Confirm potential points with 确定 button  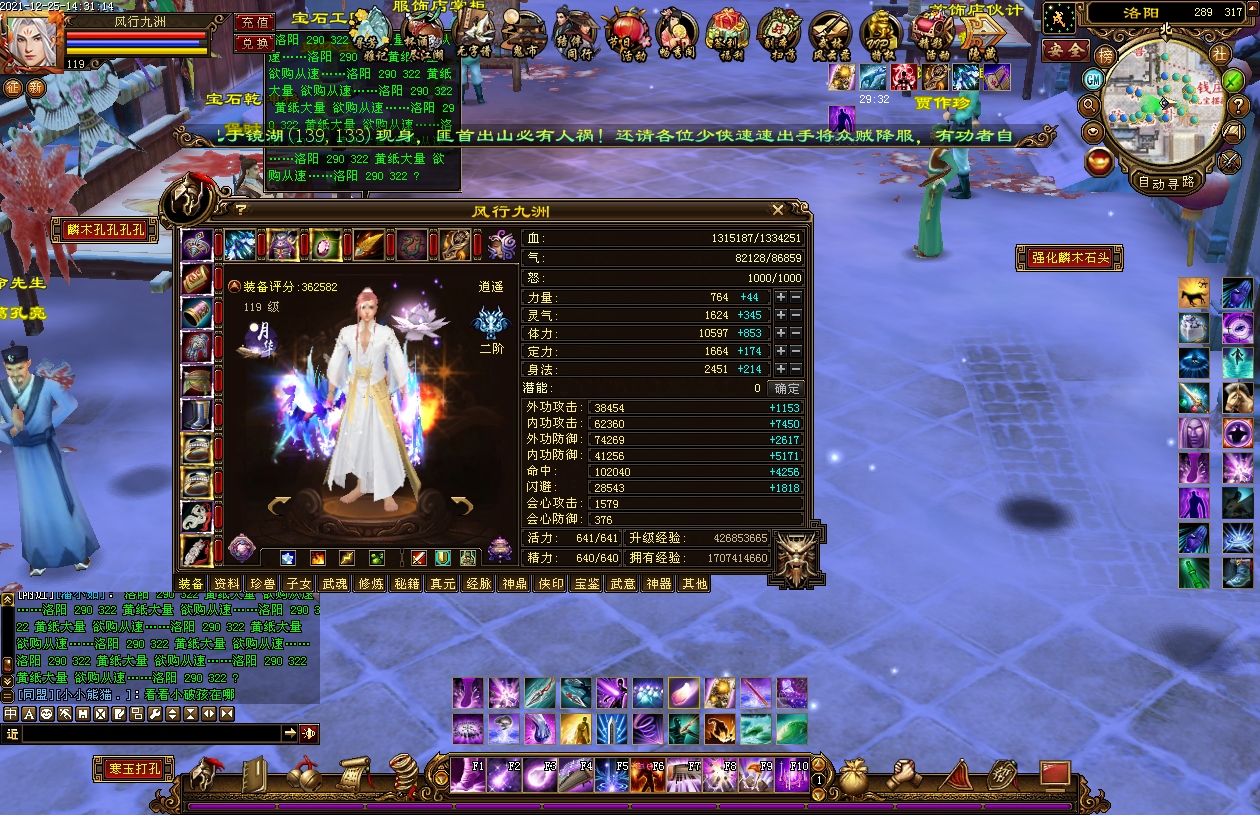(x=785, y=388)
